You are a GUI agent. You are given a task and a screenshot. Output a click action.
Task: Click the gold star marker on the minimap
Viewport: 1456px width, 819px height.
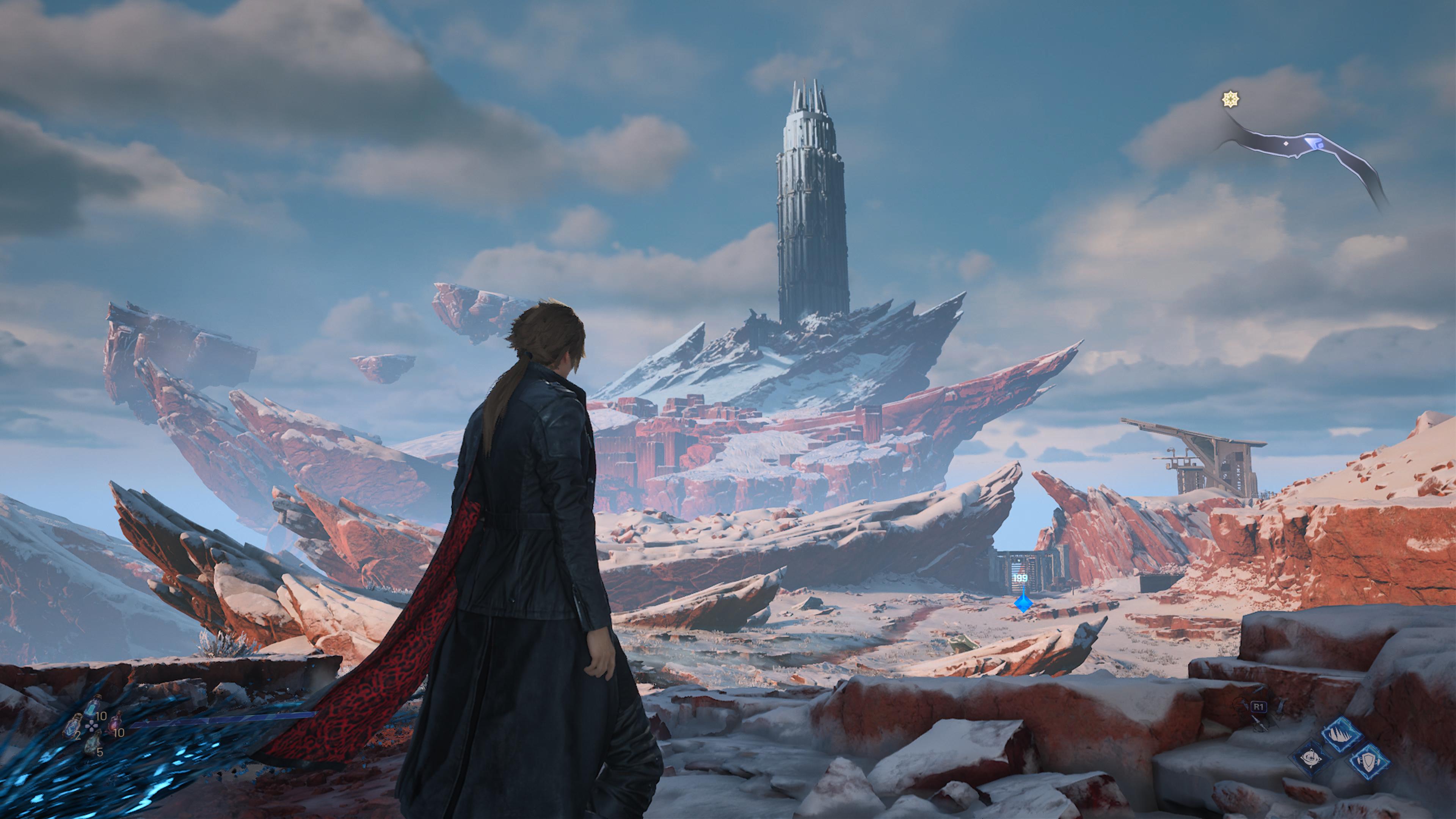1230,99
